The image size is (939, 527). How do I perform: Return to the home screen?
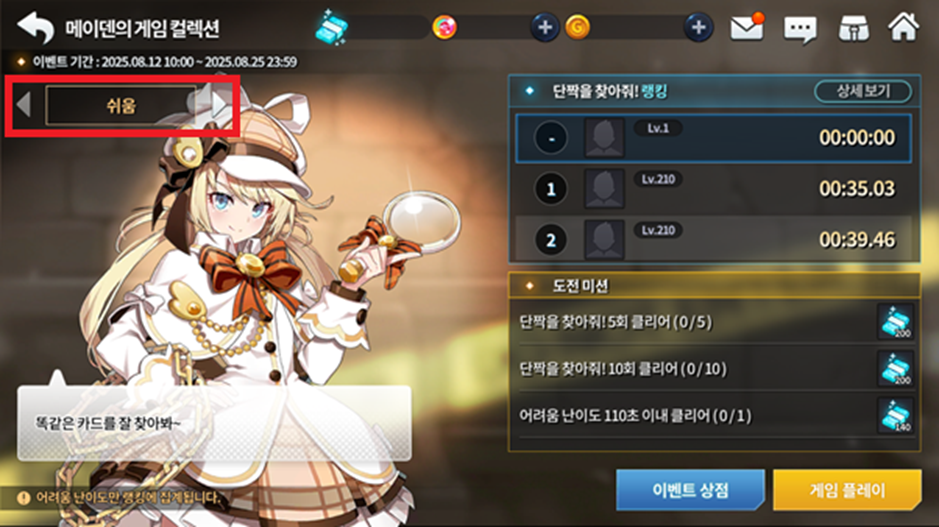pos(903,27)
